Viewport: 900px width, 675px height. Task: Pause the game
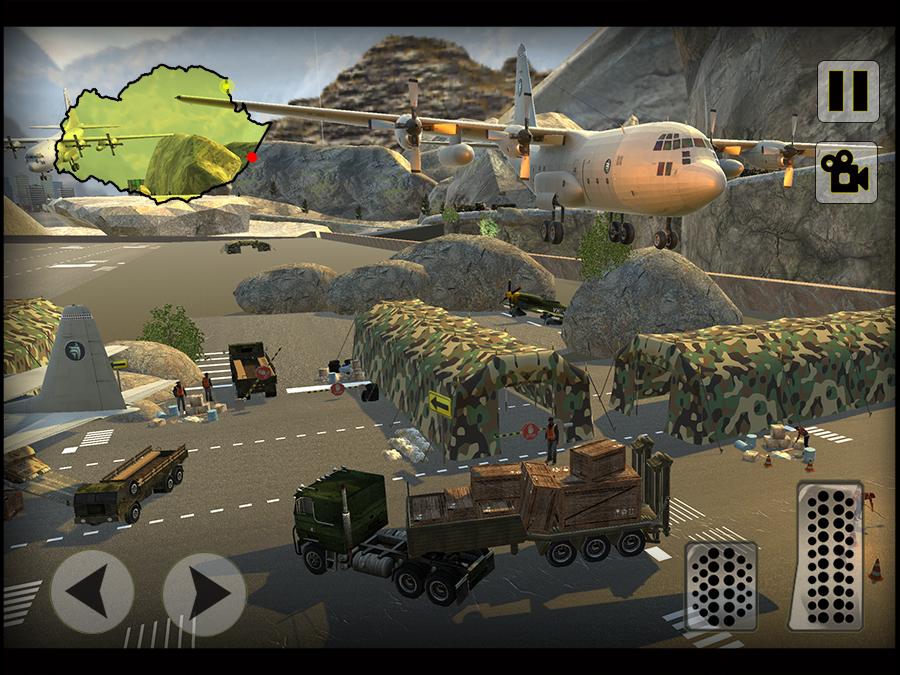coord(847,92)
